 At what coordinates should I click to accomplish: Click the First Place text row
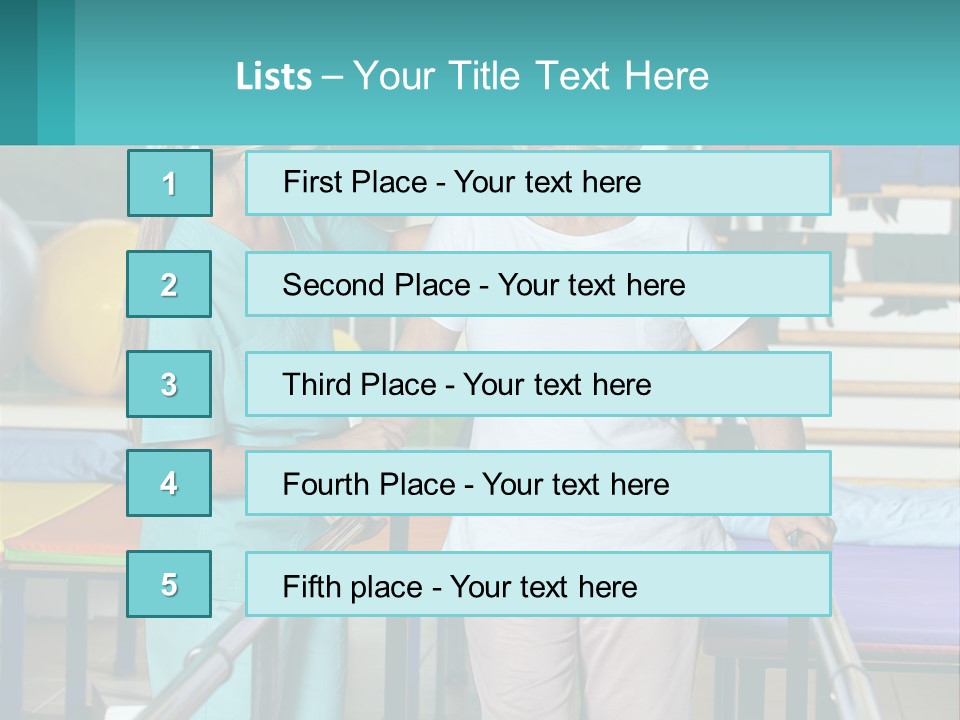(538, 183)
